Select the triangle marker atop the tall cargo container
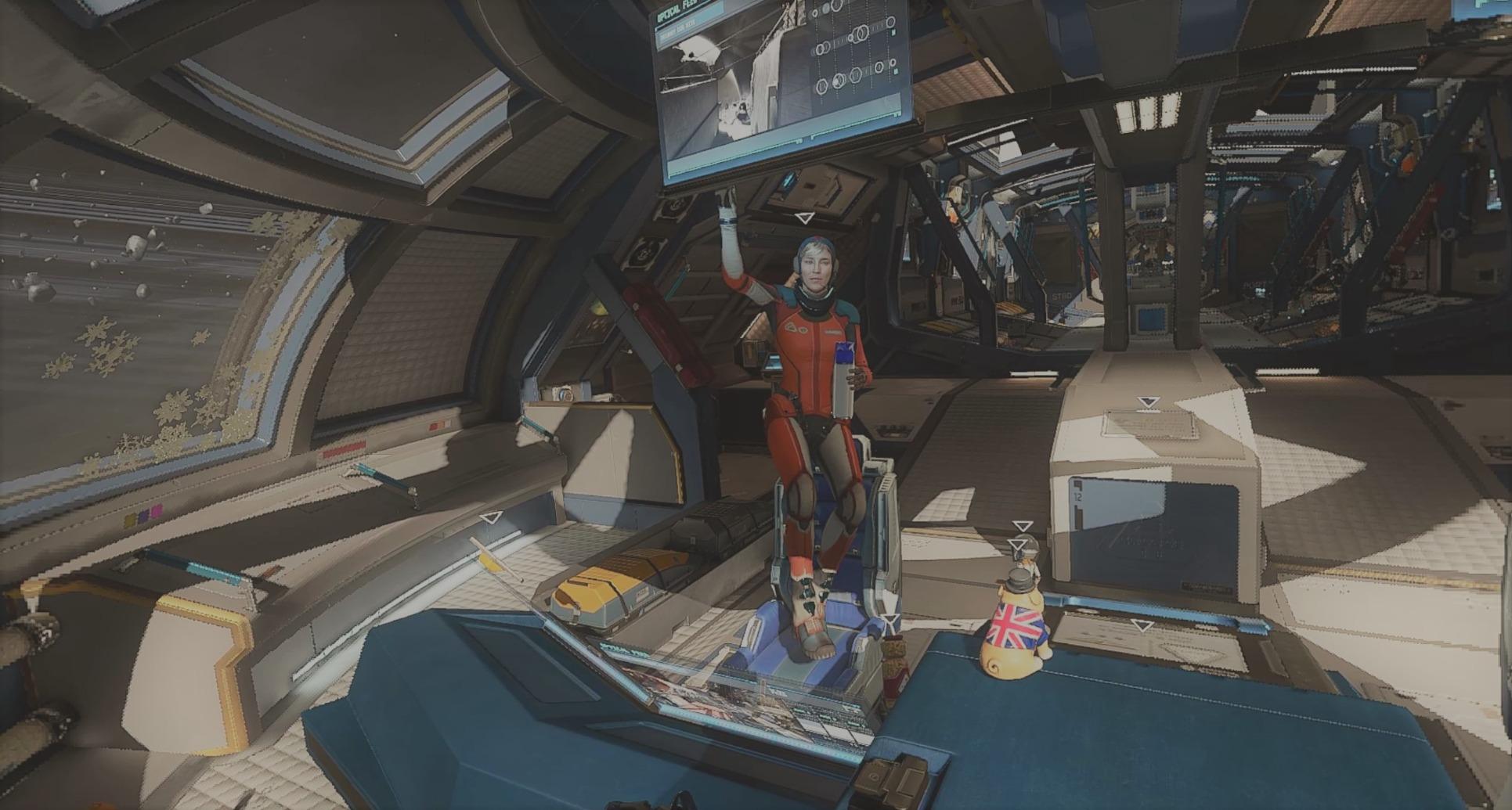Image resolution: width=1512 pixels, height=810 pixels. pyautogui.click(x=1148, y=402)
